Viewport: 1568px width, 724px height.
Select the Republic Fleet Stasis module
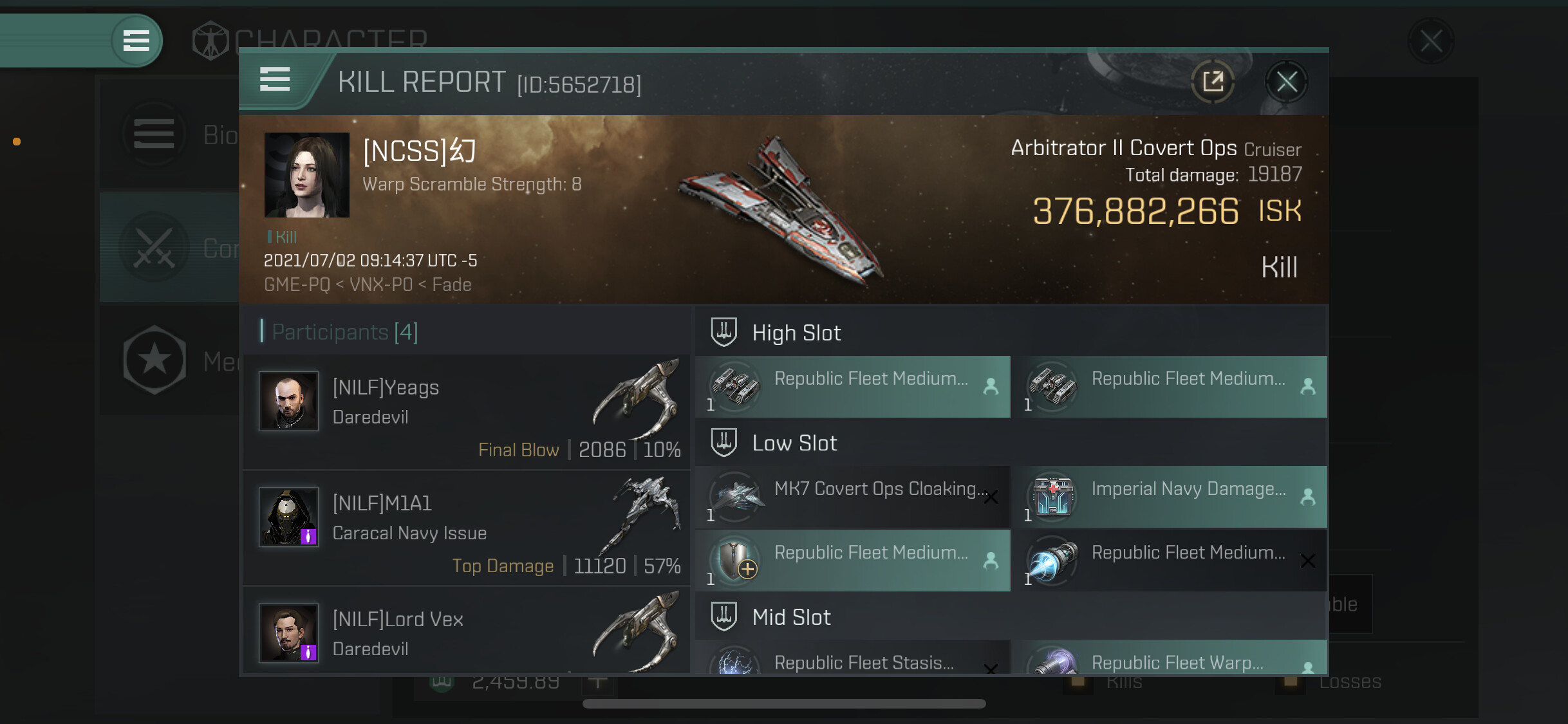(853, 659)
